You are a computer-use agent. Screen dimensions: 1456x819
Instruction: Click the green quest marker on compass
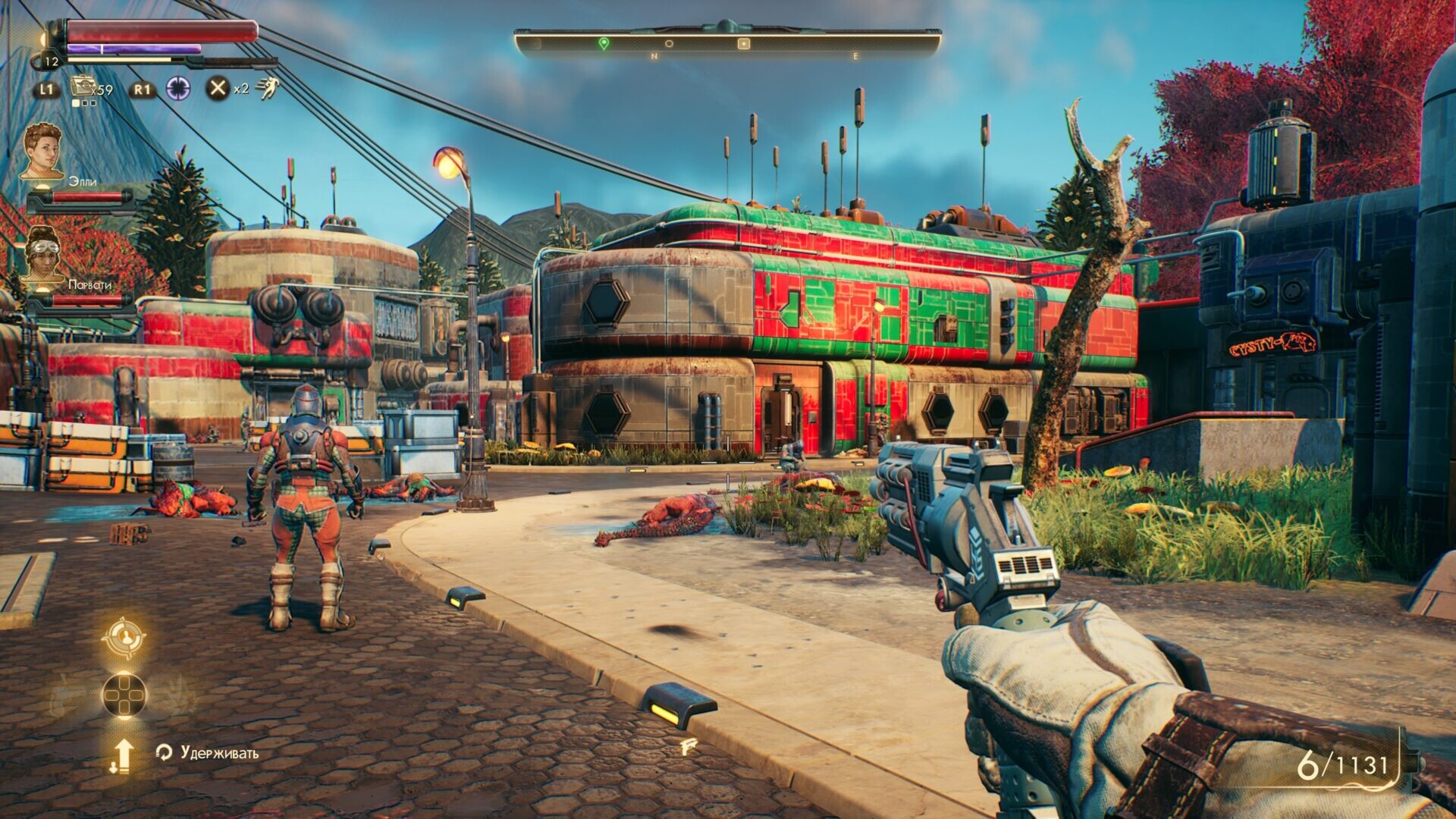click(x=604, y=44)
